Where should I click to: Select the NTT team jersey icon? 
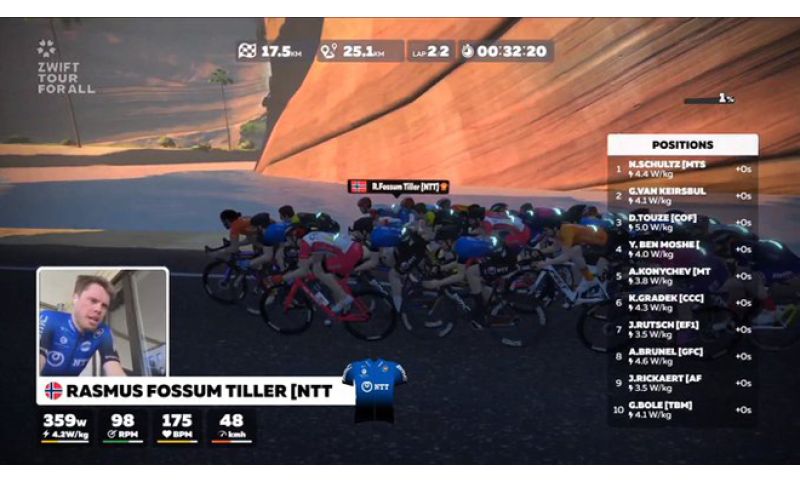coord(374,386)
